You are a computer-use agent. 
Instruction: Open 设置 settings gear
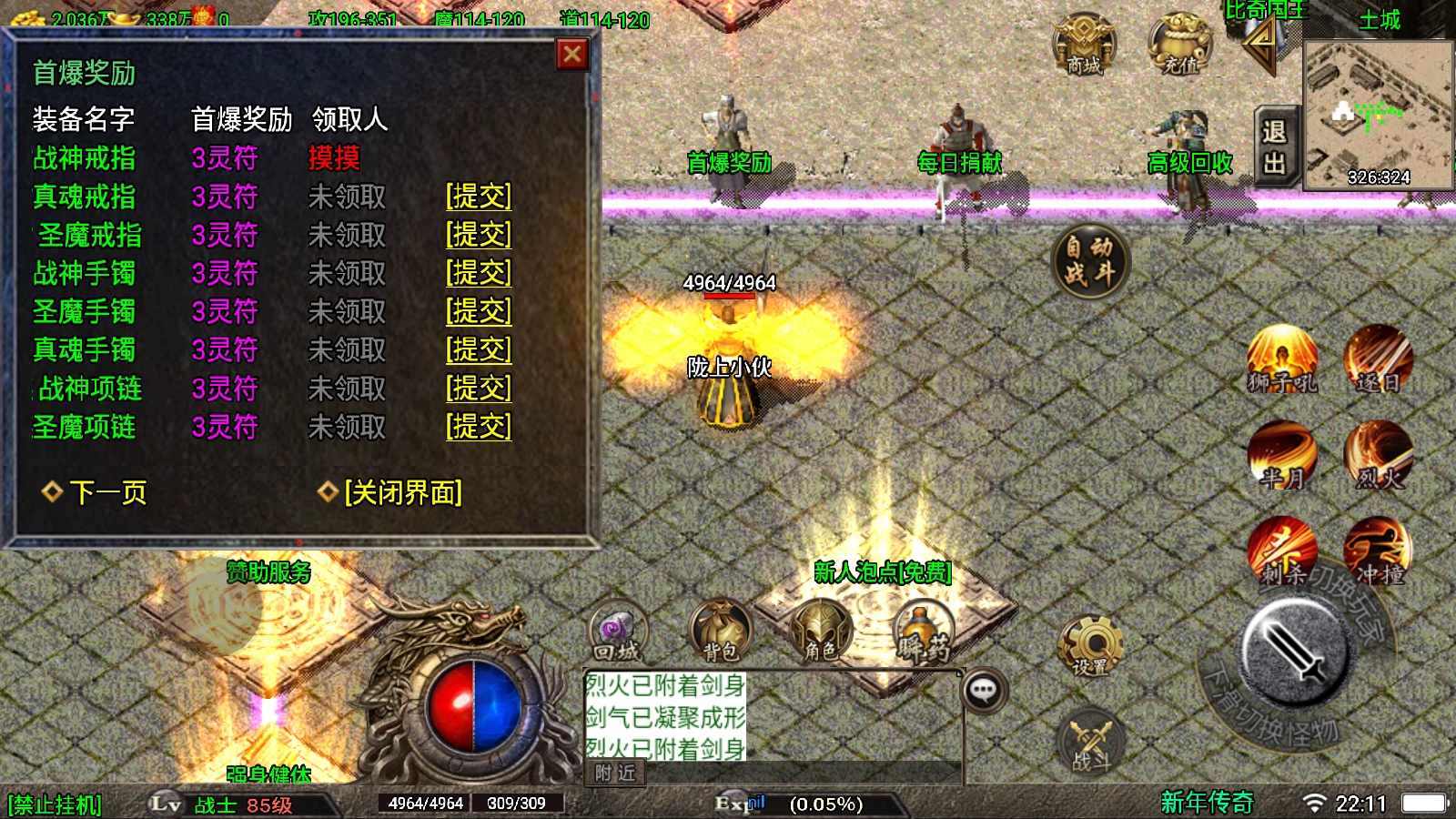tap(1090, 647)
